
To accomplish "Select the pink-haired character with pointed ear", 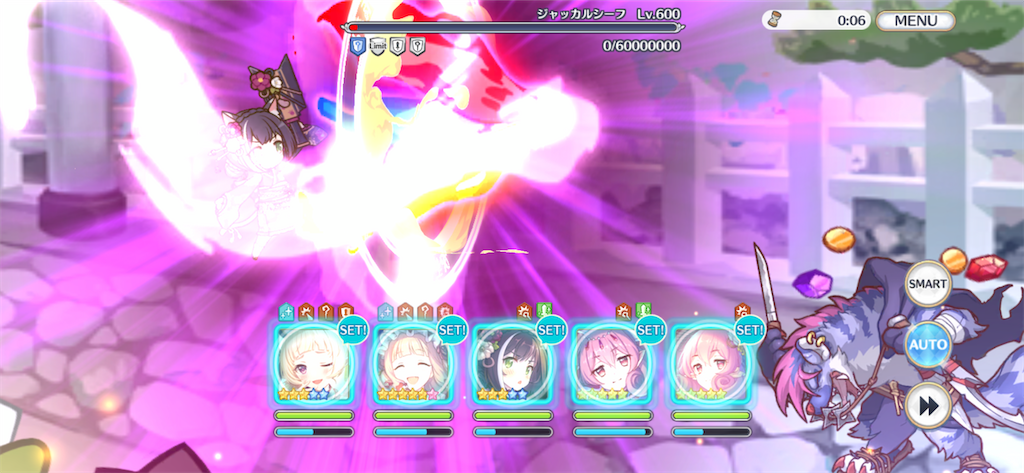I will tap(611, 364).
